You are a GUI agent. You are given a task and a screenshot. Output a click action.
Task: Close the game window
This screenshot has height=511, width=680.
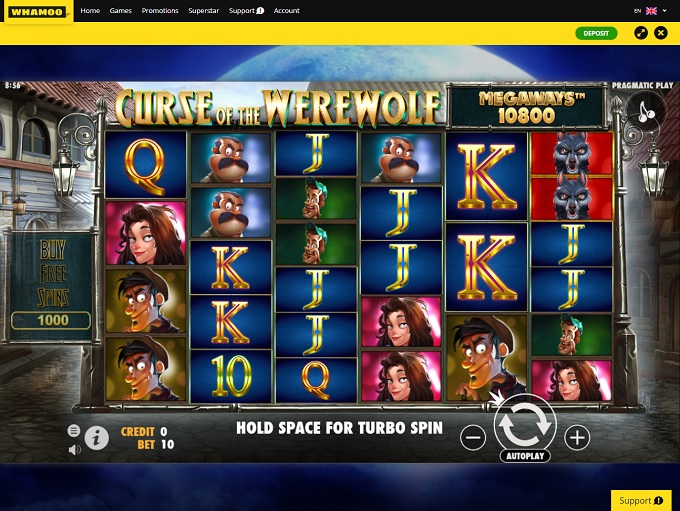[661, 33]
